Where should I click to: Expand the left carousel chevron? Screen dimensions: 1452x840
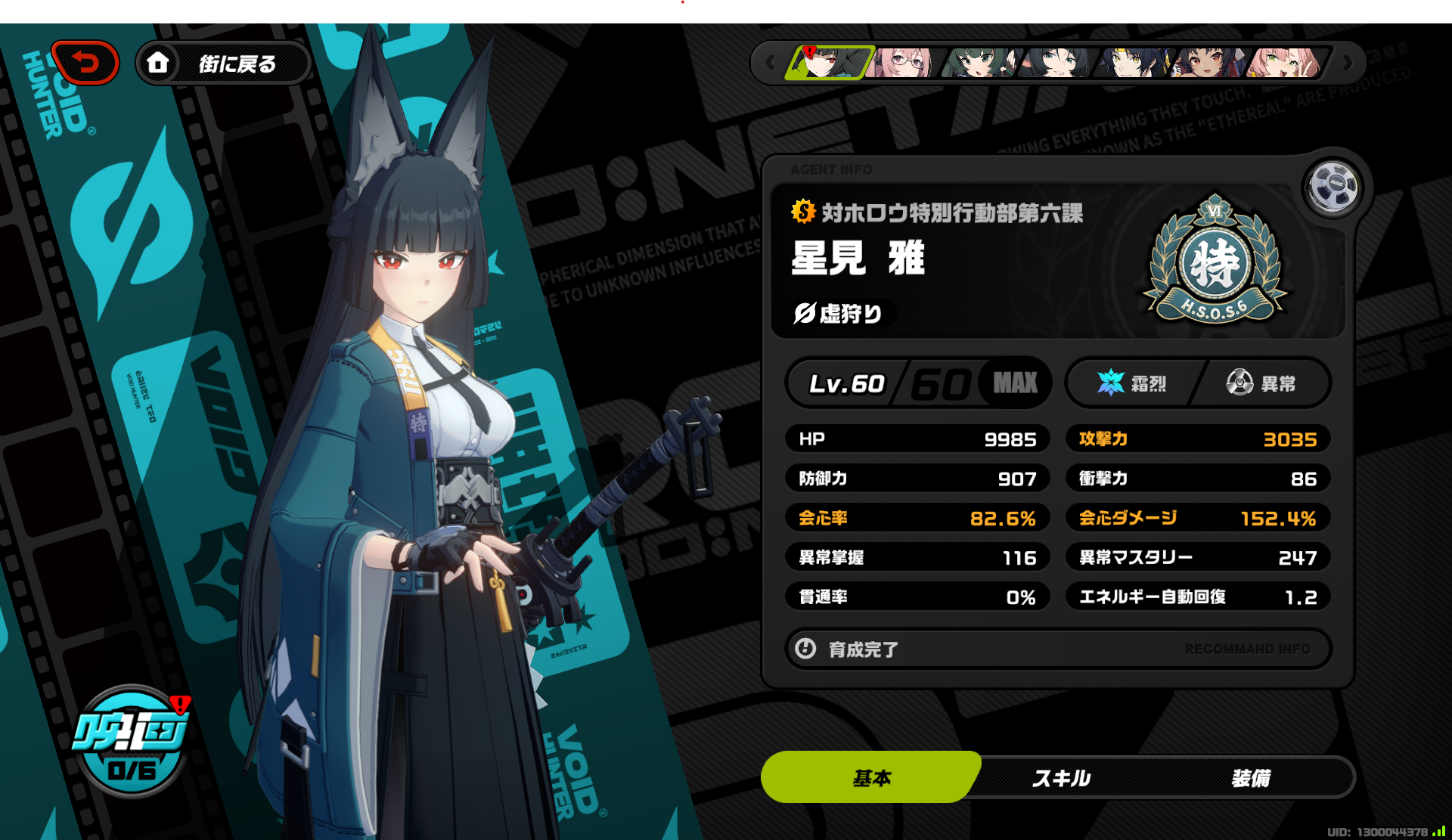[x=772, y=64]
